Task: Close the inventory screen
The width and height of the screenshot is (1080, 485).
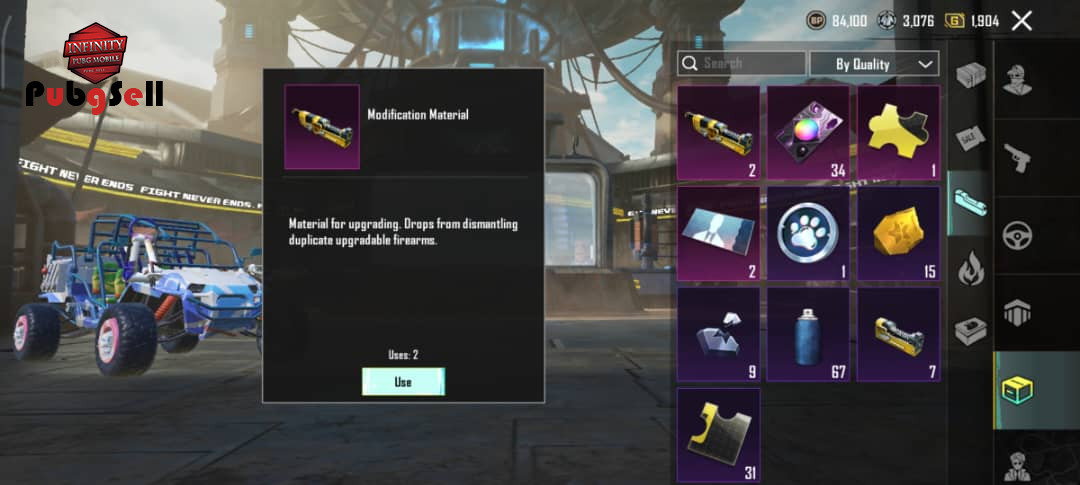Action: 1021,20
